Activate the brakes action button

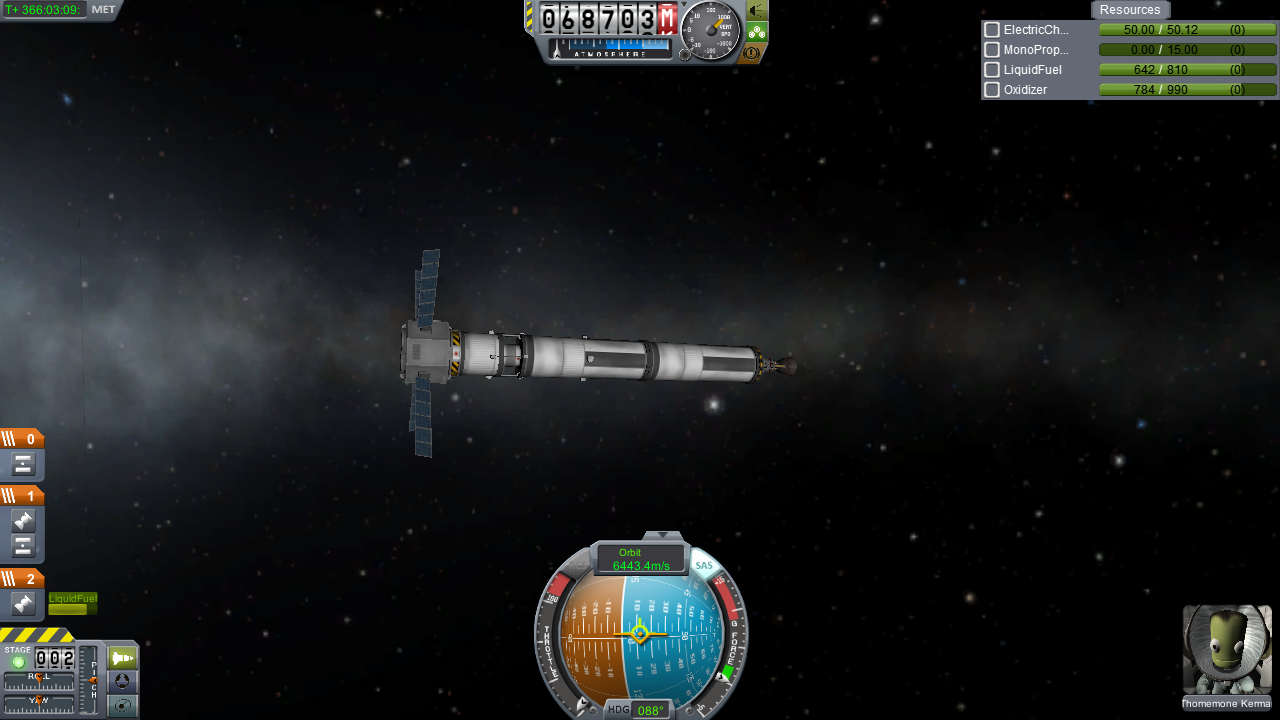(753, 52)
